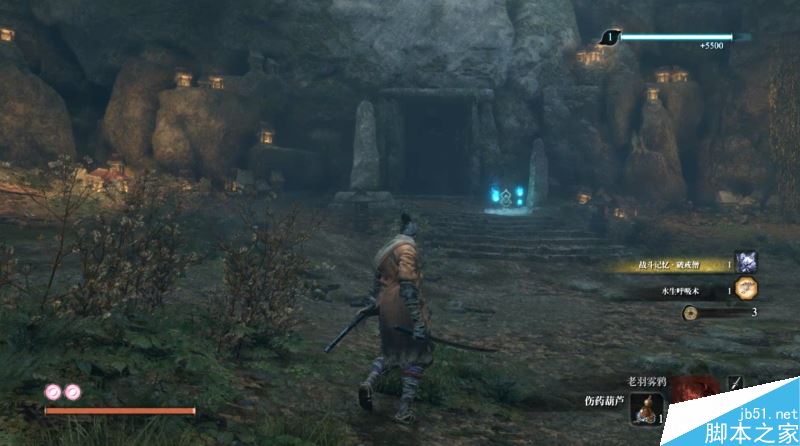Open the Battle Memory item pickup icon
This screenshot has height=446, width=800.
click(746, 262)
